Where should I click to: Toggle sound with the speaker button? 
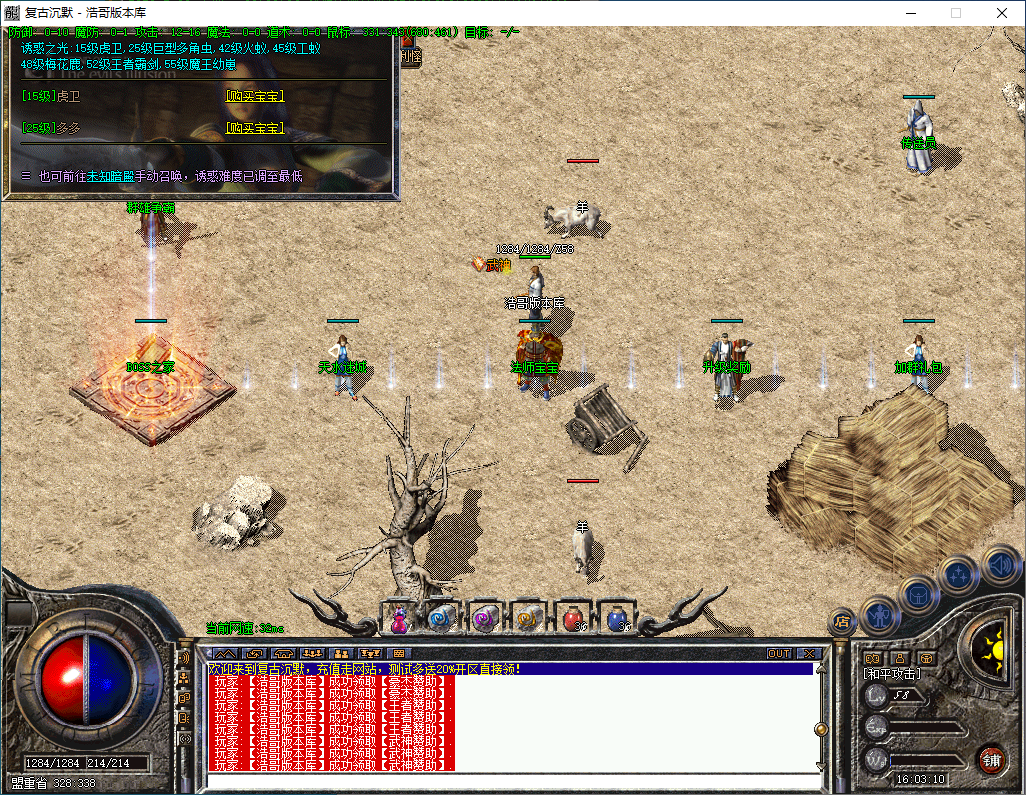point(999,563)
